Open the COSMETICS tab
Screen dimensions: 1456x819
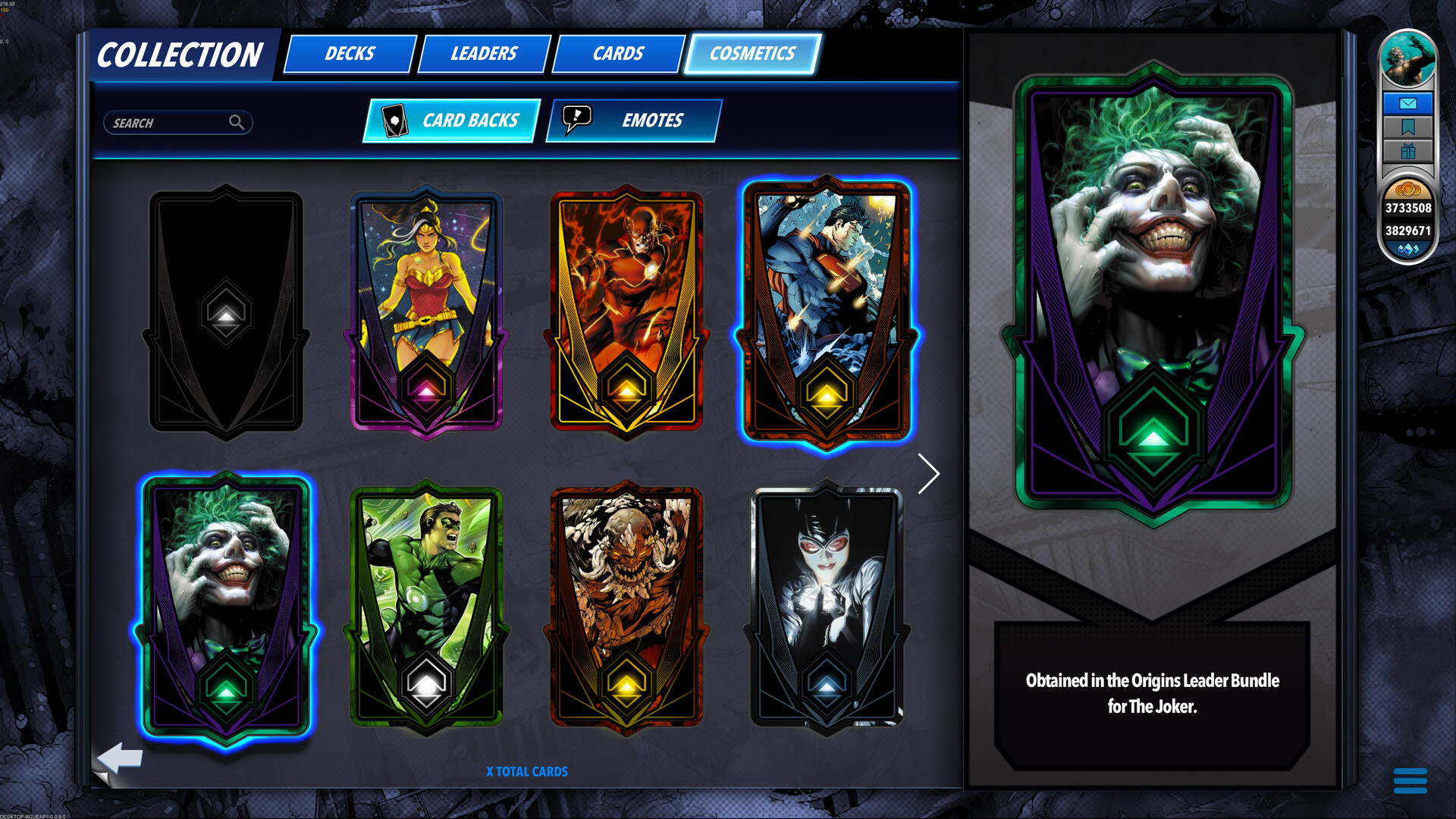[x=752, y=53]
